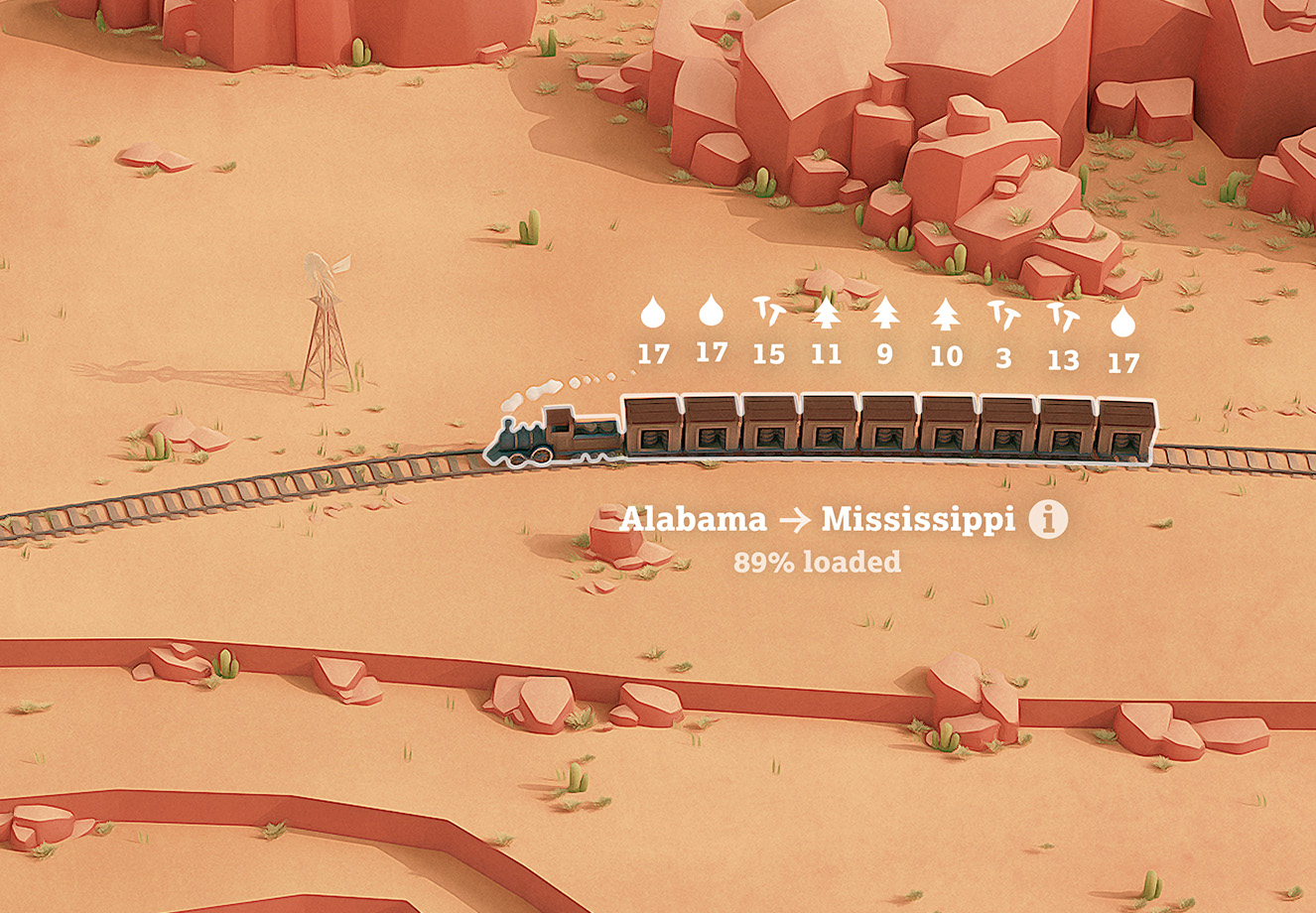Select the tree icon showing 11
The height and width of the screenshot is (913, 1316).
(x=826, y=316)
